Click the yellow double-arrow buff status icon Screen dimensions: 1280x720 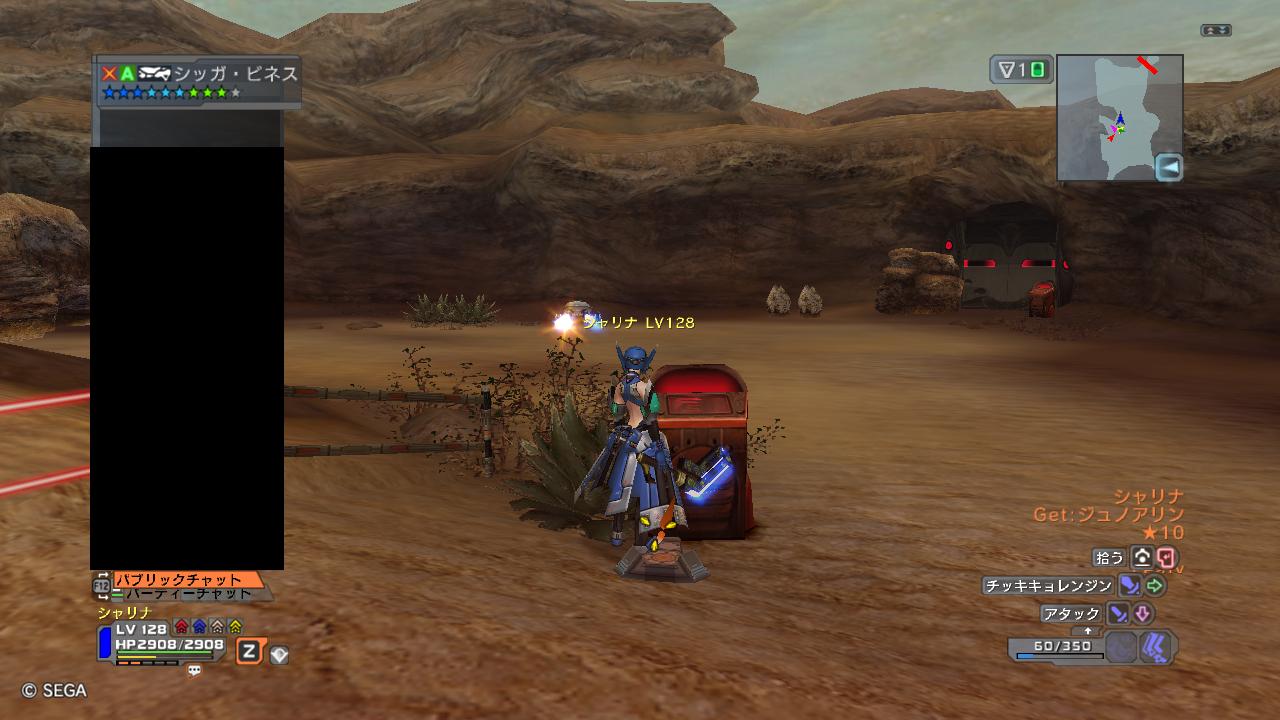[235, 627]
